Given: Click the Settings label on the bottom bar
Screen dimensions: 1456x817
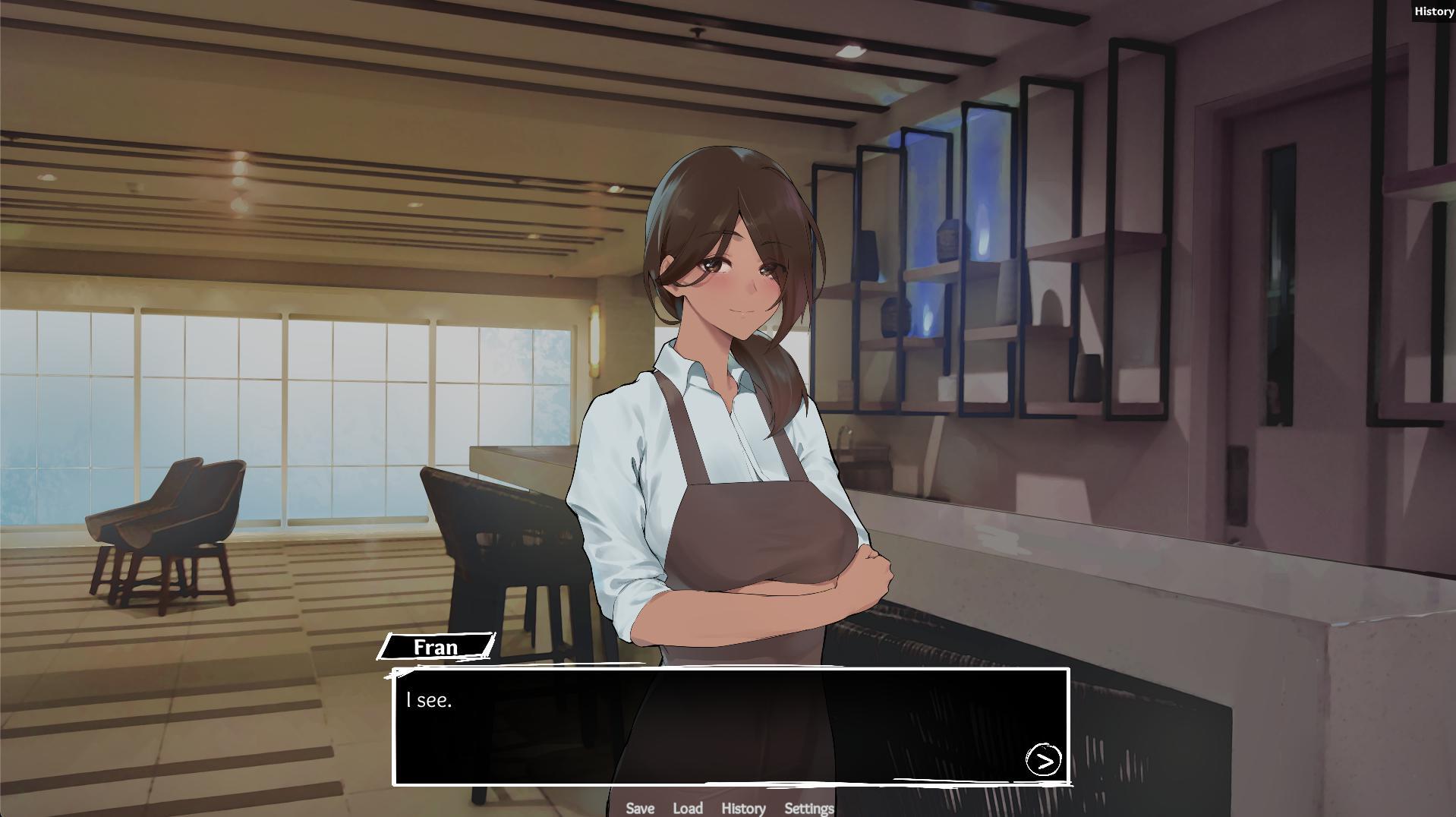Looking at the screenshot, I should click(x=809, y=809).
